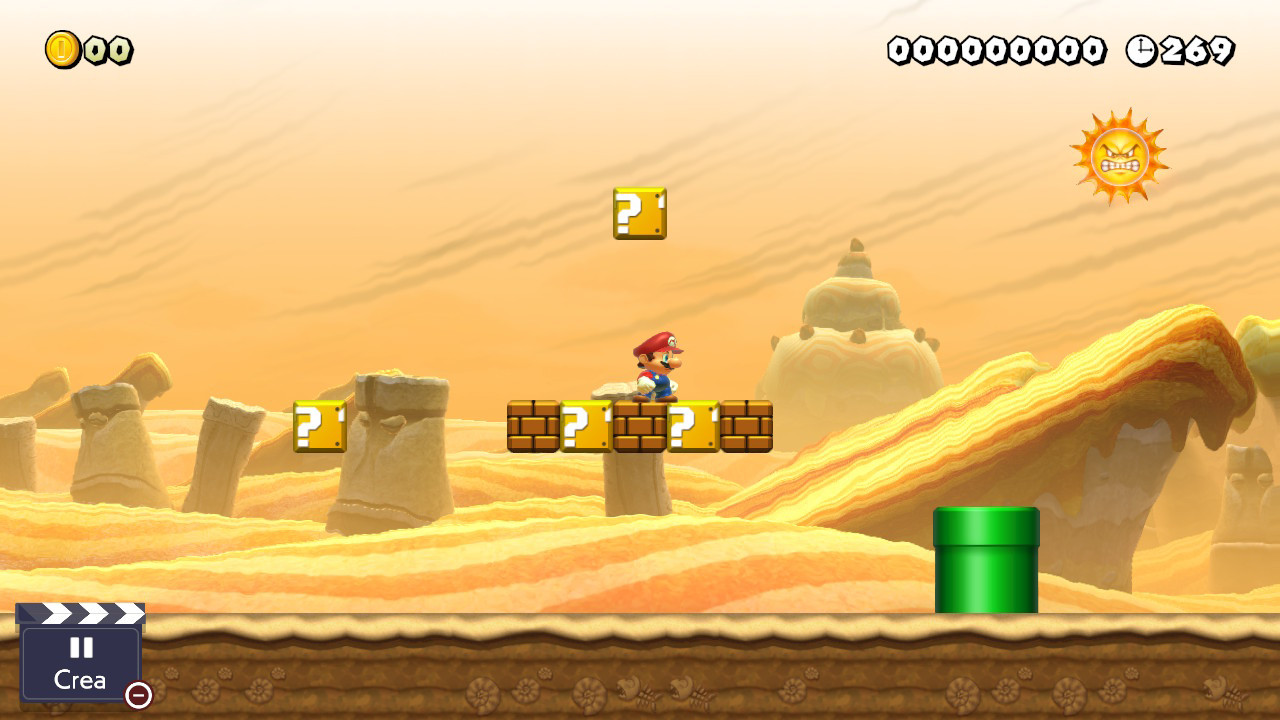Click the rightmost brick block of the platform
1280x720 pixels.
745,425
